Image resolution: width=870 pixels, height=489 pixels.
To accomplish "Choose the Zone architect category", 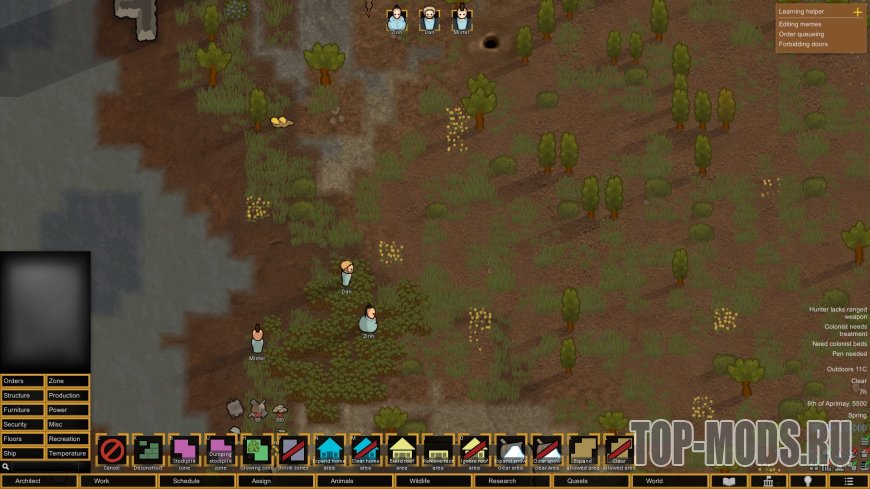I will click(68, 381).
